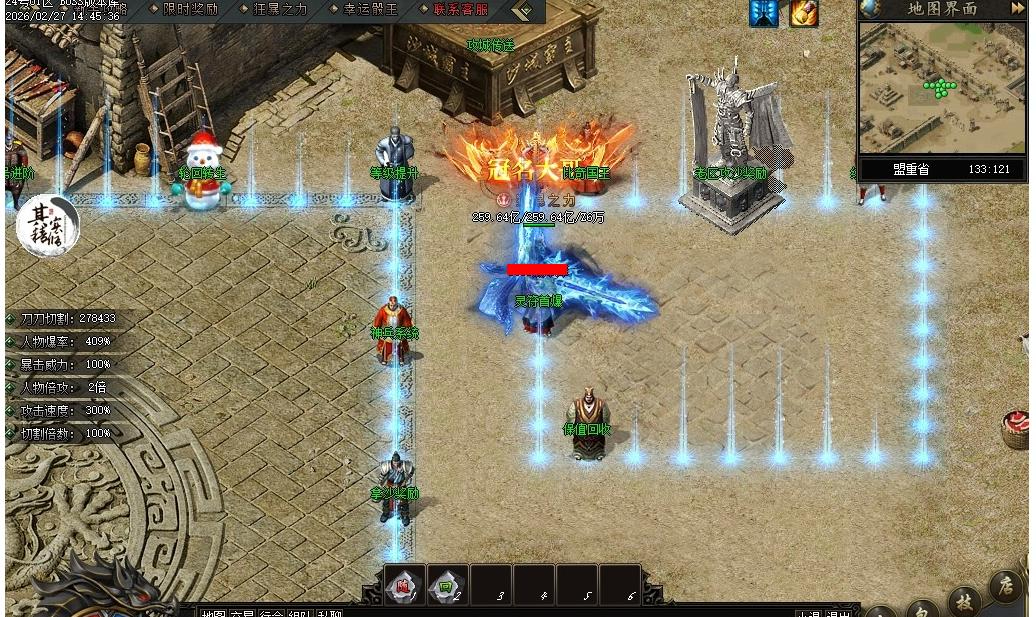This screenshot has width=1036, height=617.
Task: Switch to the 行会 guild chat tab
Action: [x=271, y=613]
